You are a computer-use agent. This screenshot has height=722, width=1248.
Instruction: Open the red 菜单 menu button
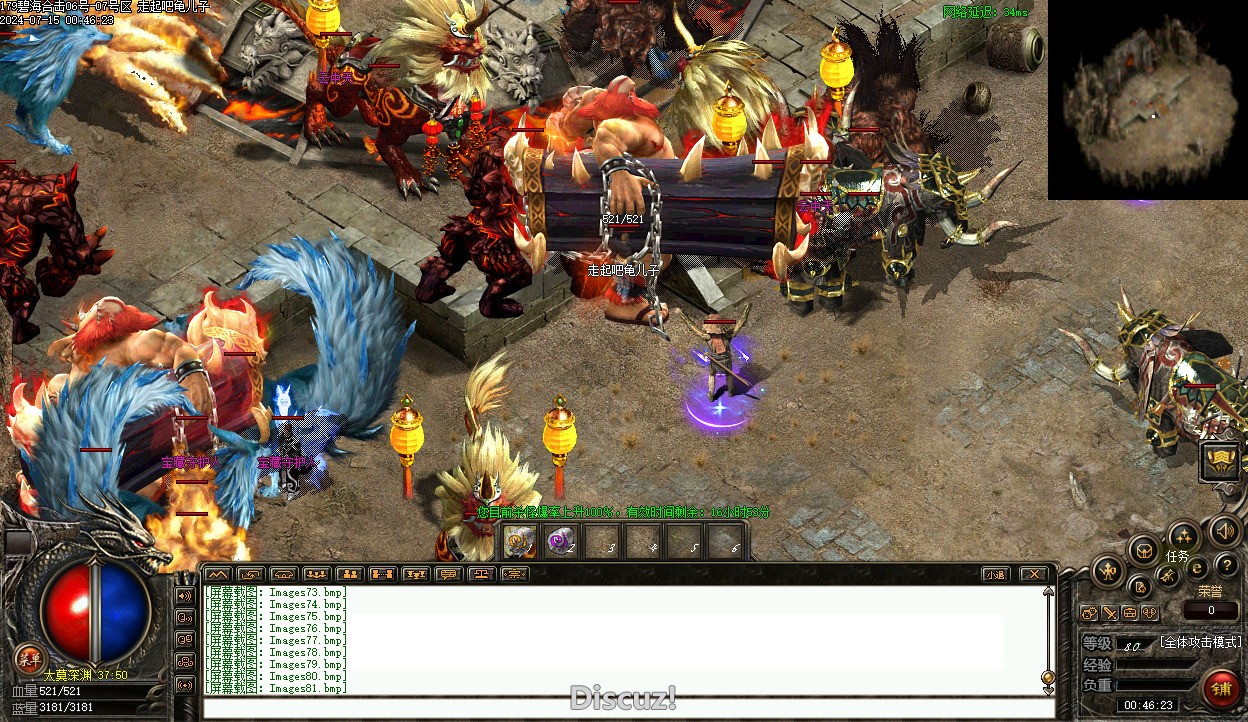[x=29, y=658]
